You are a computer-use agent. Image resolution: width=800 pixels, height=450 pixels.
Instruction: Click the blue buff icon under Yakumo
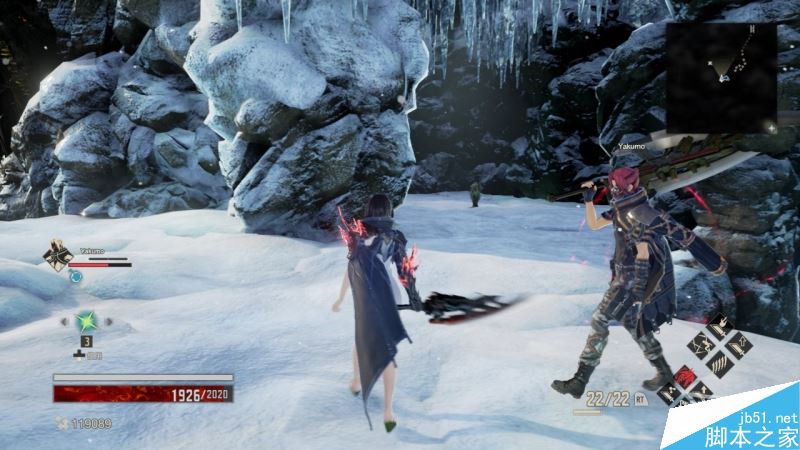click(x=75, y=277)
